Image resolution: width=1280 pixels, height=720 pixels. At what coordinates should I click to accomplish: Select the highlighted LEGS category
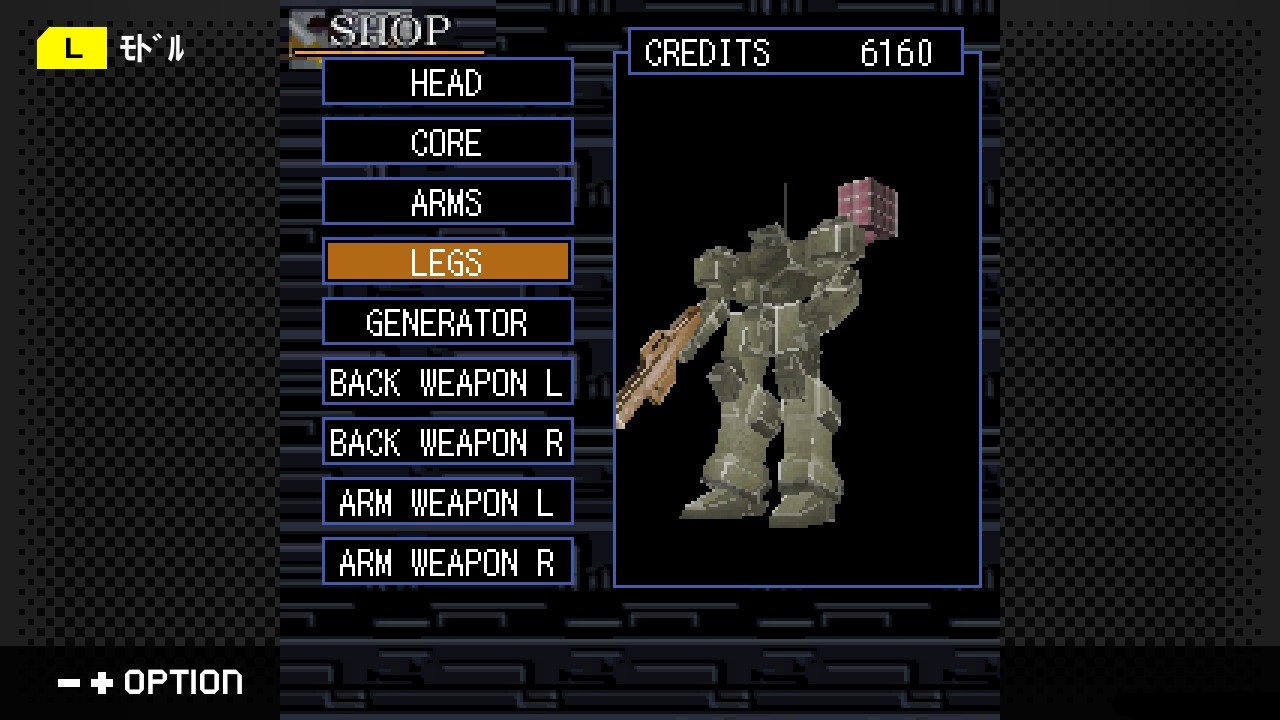447,261
